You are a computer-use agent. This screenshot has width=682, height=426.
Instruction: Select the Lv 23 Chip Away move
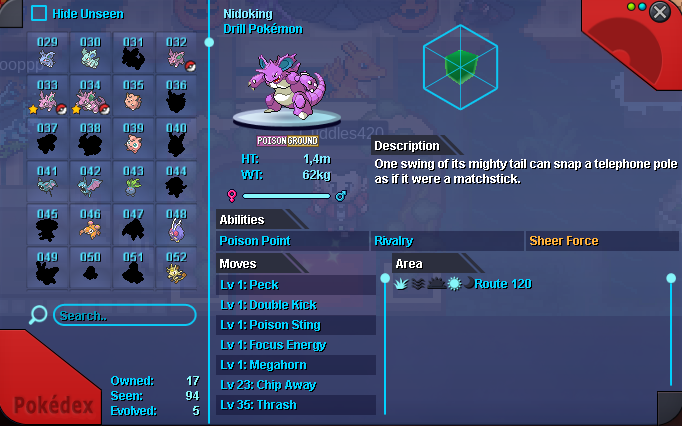click(296, 385)
